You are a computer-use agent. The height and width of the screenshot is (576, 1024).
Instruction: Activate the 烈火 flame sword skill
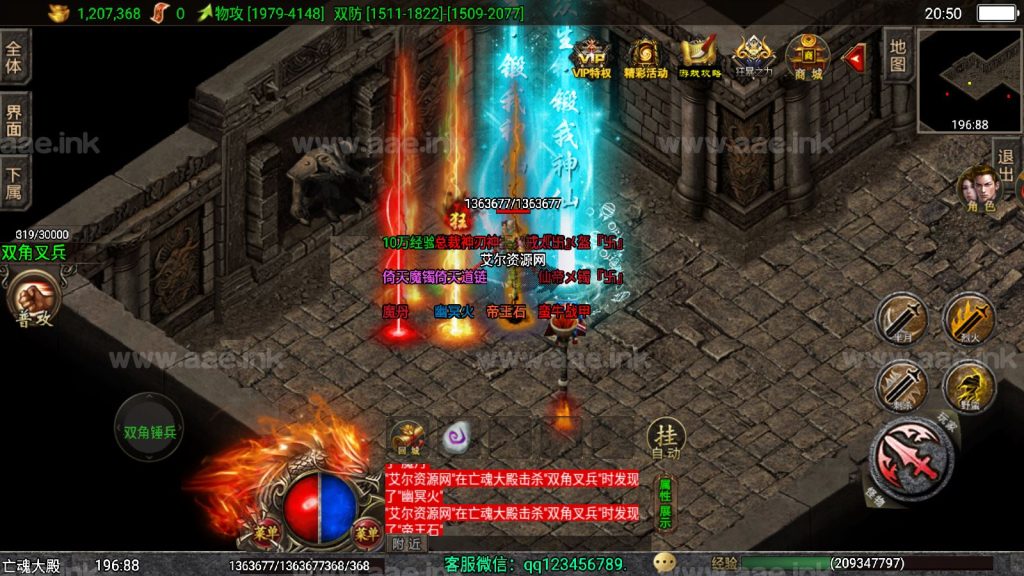click(969, 318)
